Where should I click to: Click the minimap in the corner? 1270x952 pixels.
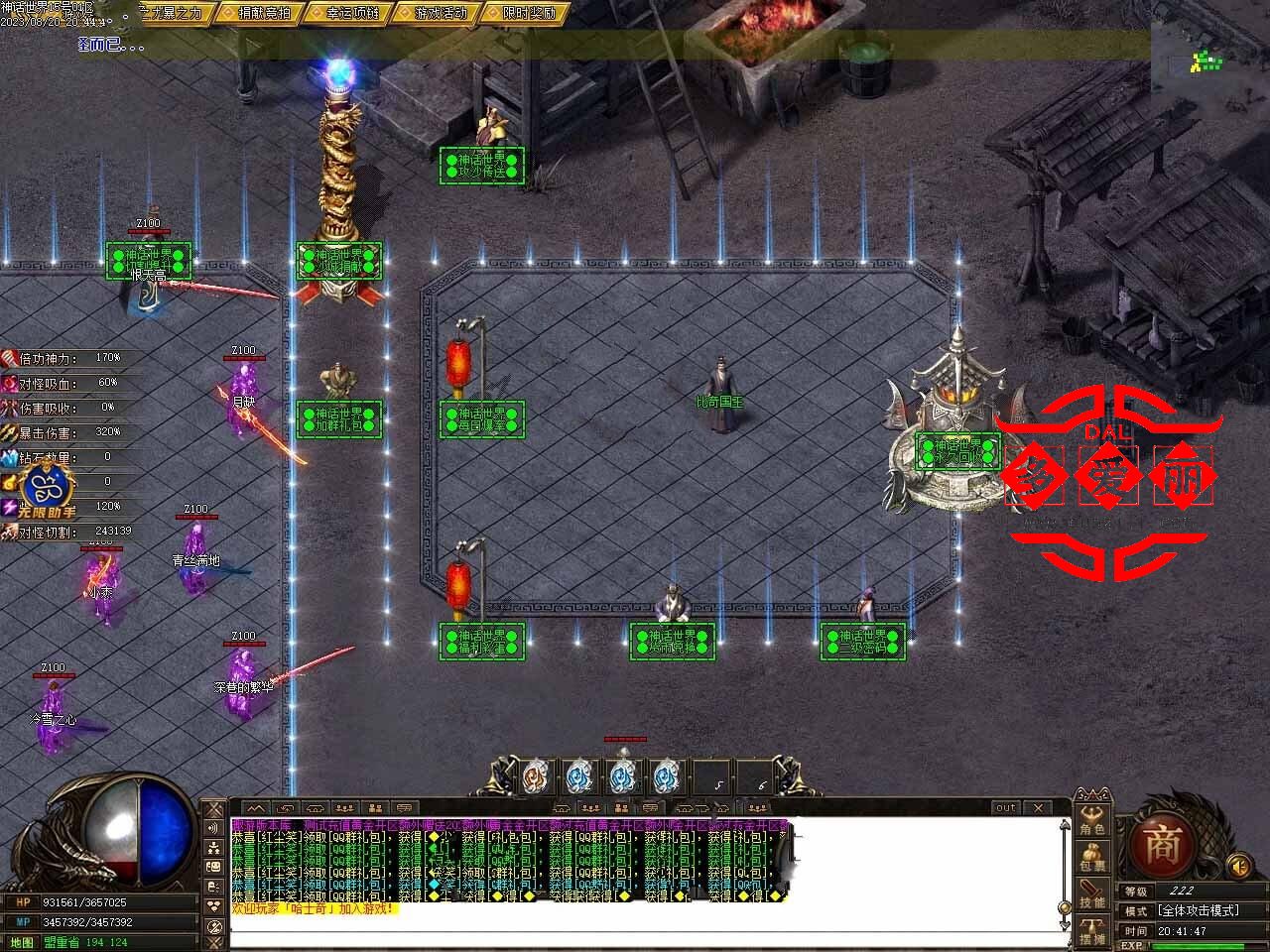(1207, 61)
